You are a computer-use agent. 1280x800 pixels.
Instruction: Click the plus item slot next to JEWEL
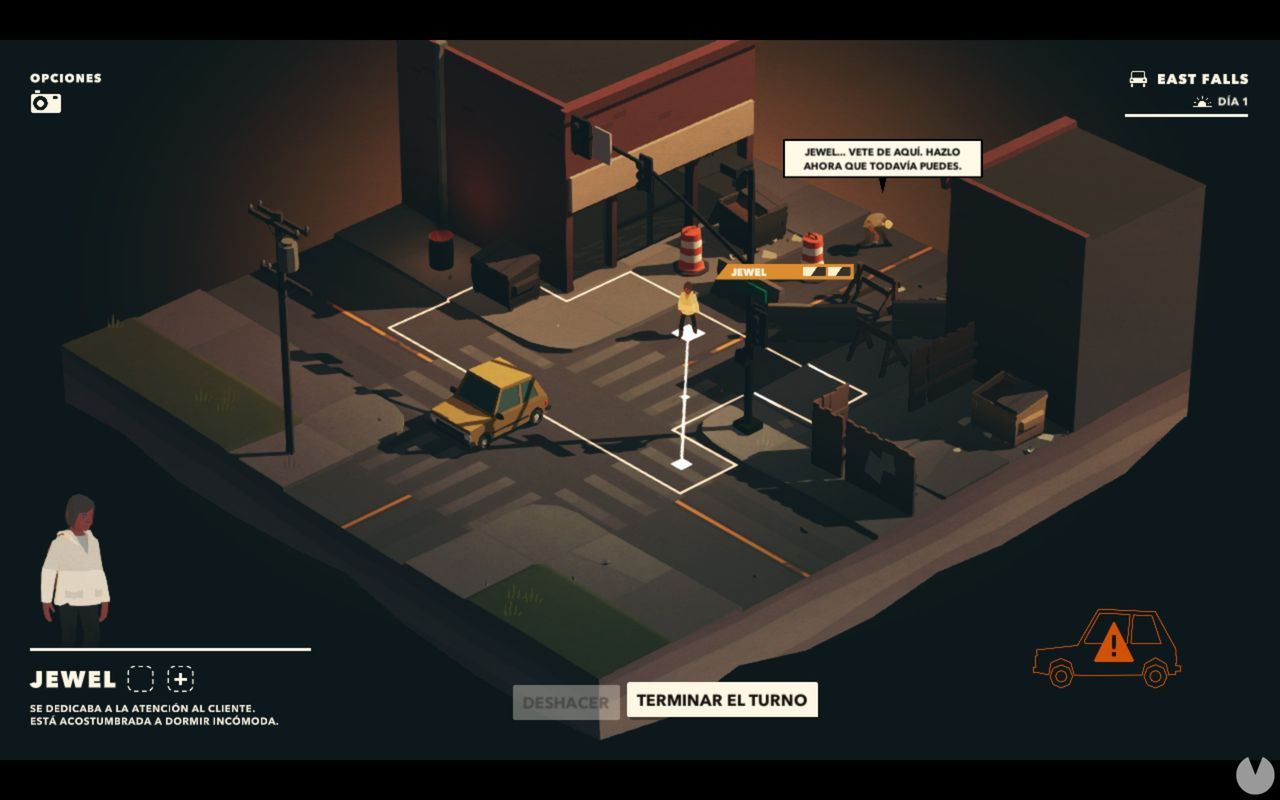pos(180,679)
